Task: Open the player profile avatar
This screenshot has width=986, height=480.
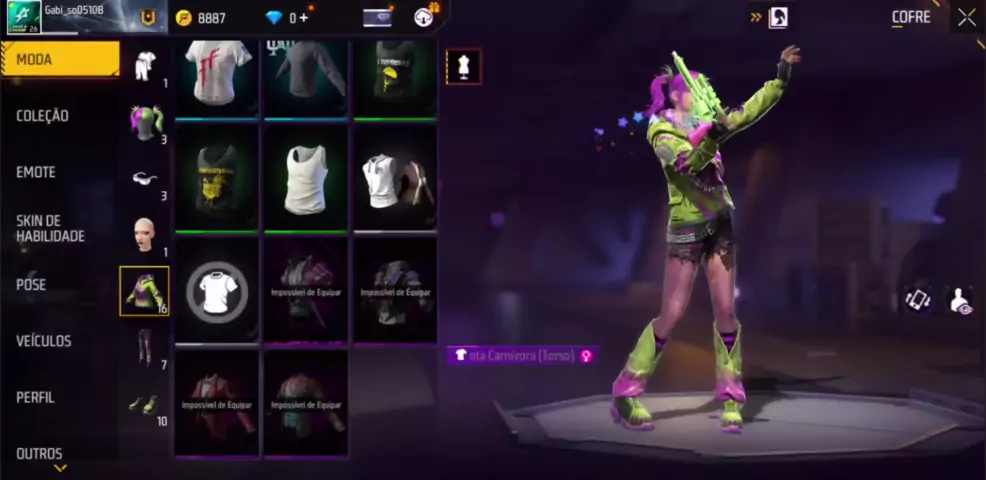Action: (24, 17)
